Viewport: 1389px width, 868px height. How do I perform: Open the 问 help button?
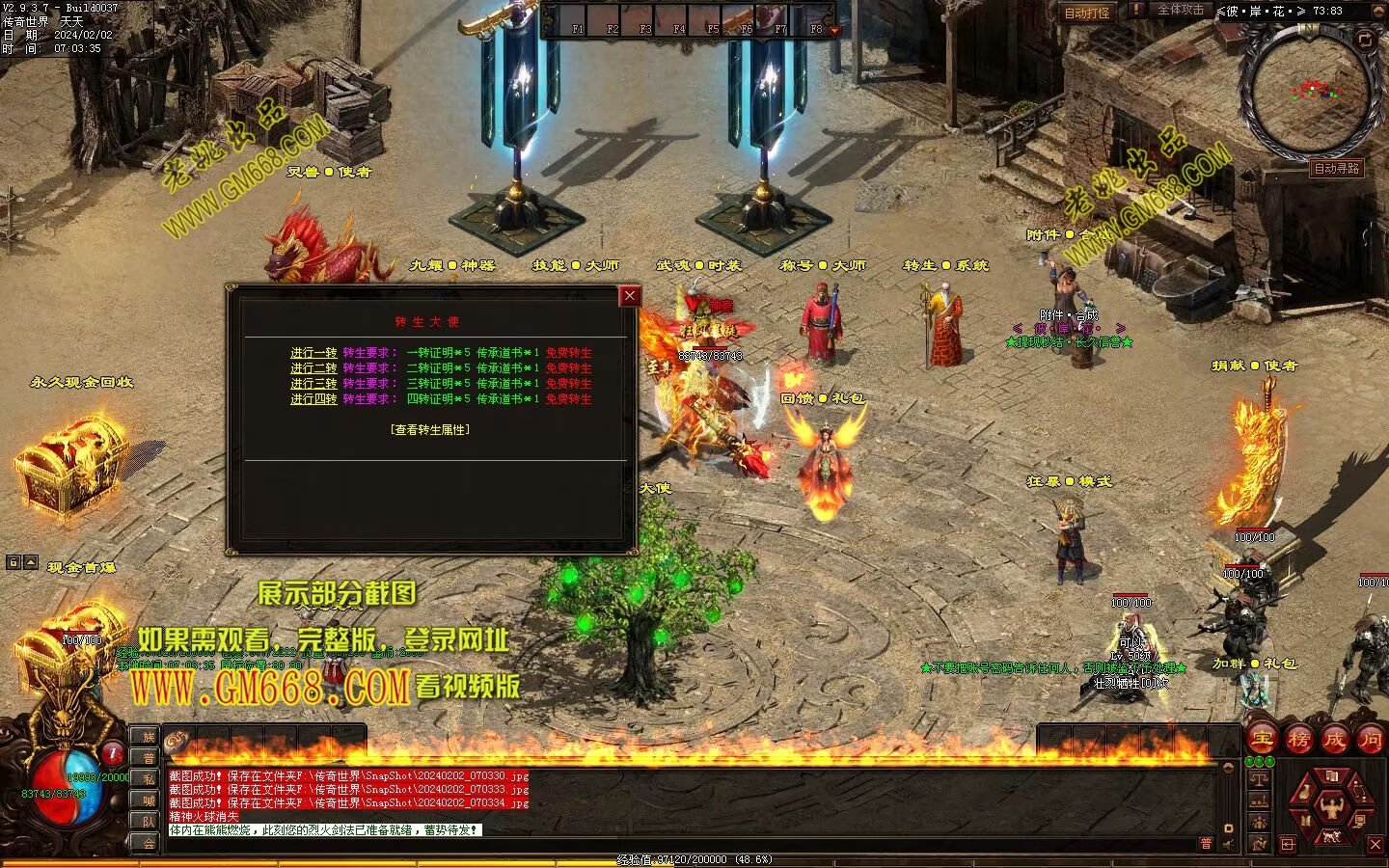click(x=1371, y=740)
